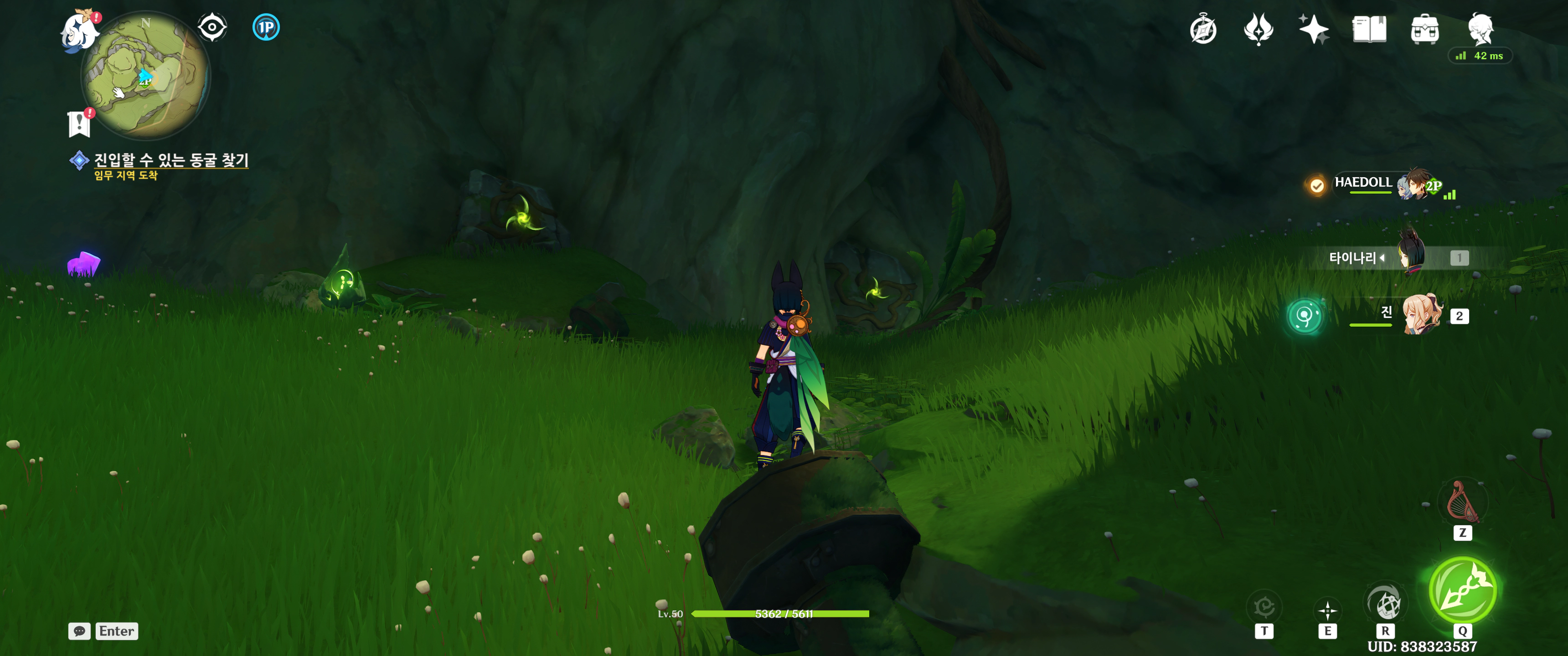Screen dimensions: 1568x656
Task: Open the inventory backpack
Action: pyautogui.click(x=1424, y=29)
